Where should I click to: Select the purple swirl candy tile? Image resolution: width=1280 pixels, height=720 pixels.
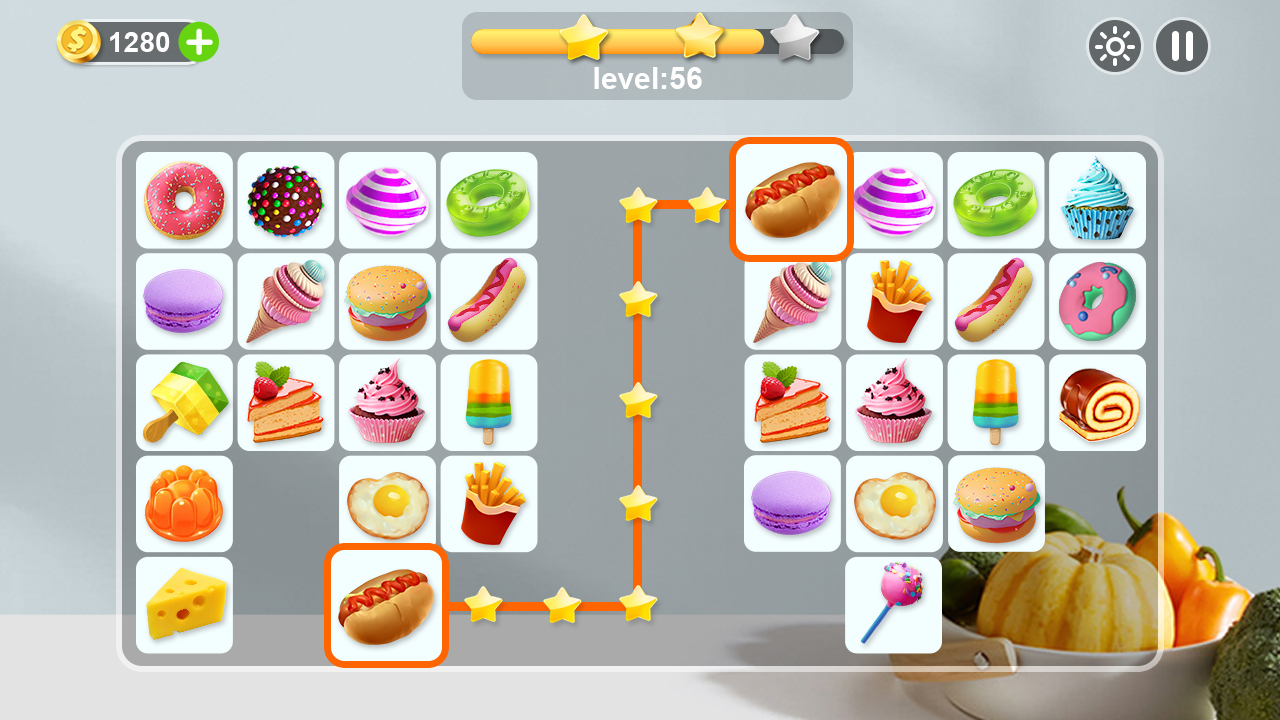pyautogui.click(x=388, y=199)
